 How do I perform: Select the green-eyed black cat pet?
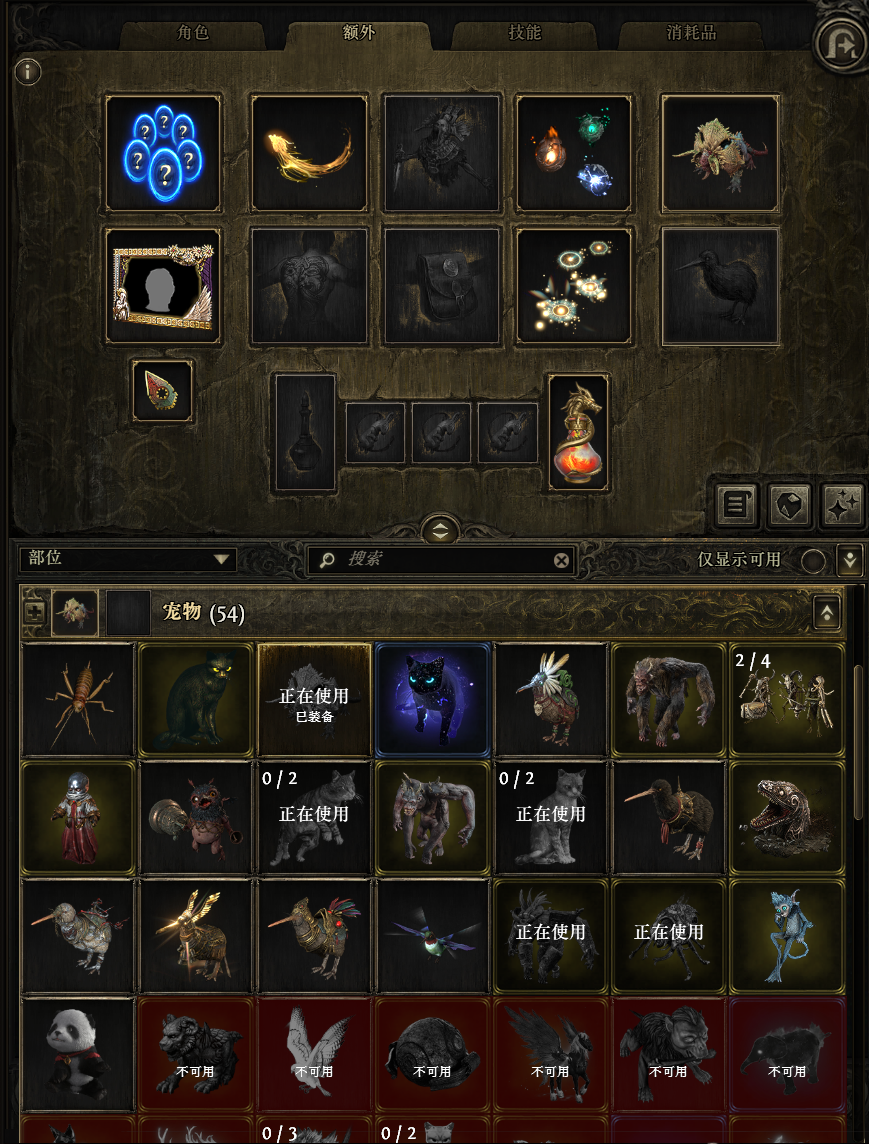tap(196, 699)
